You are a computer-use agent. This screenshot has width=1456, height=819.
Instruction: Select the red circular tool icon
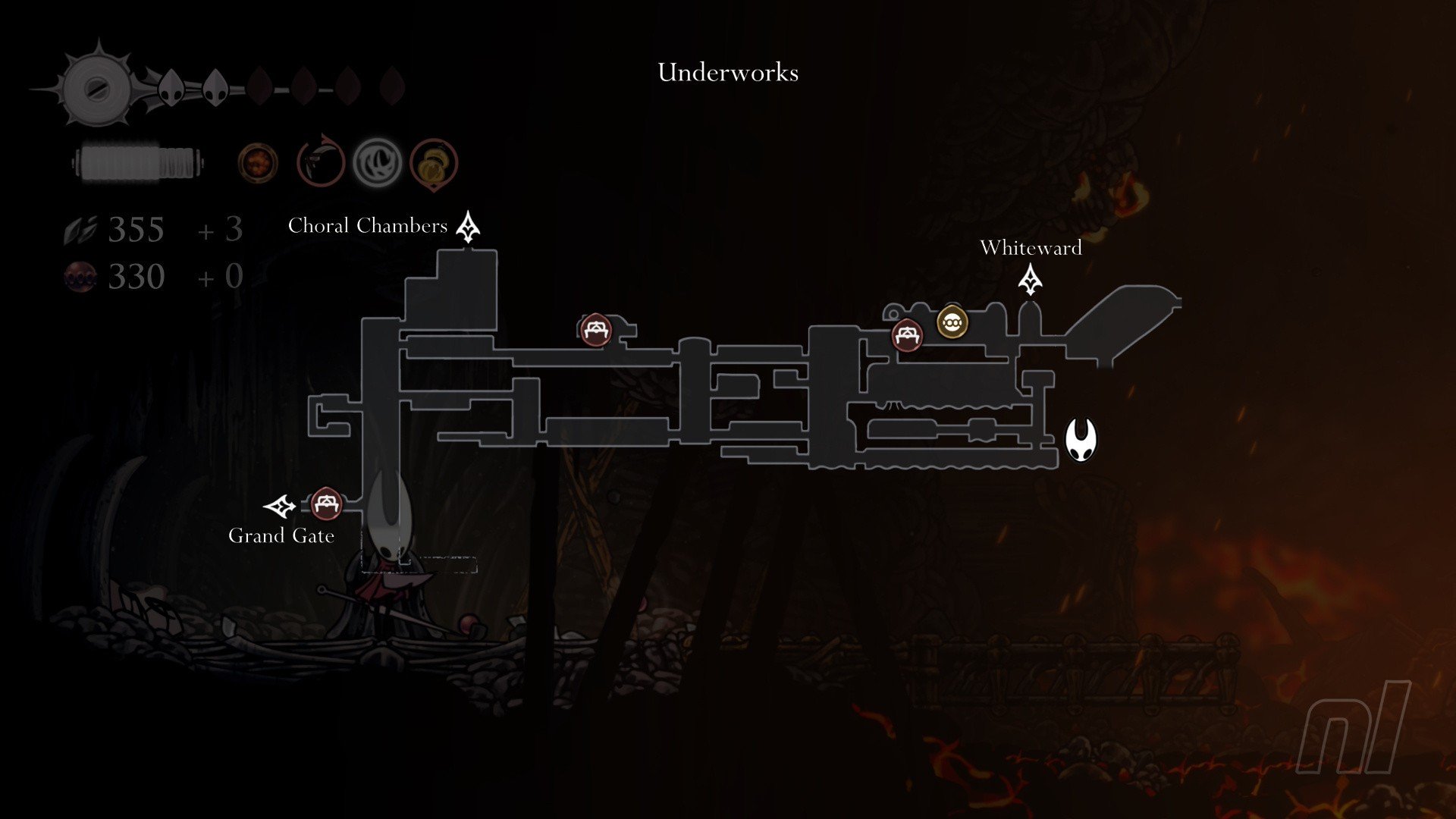point(320,162)
